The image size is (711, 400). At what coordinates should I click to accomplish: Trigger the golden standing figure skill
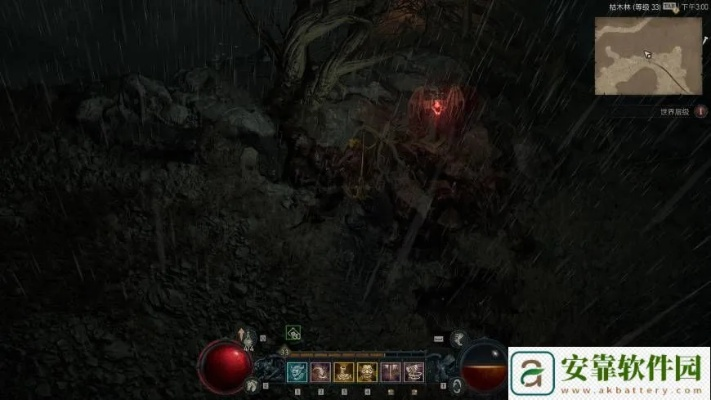pos(344,372)
